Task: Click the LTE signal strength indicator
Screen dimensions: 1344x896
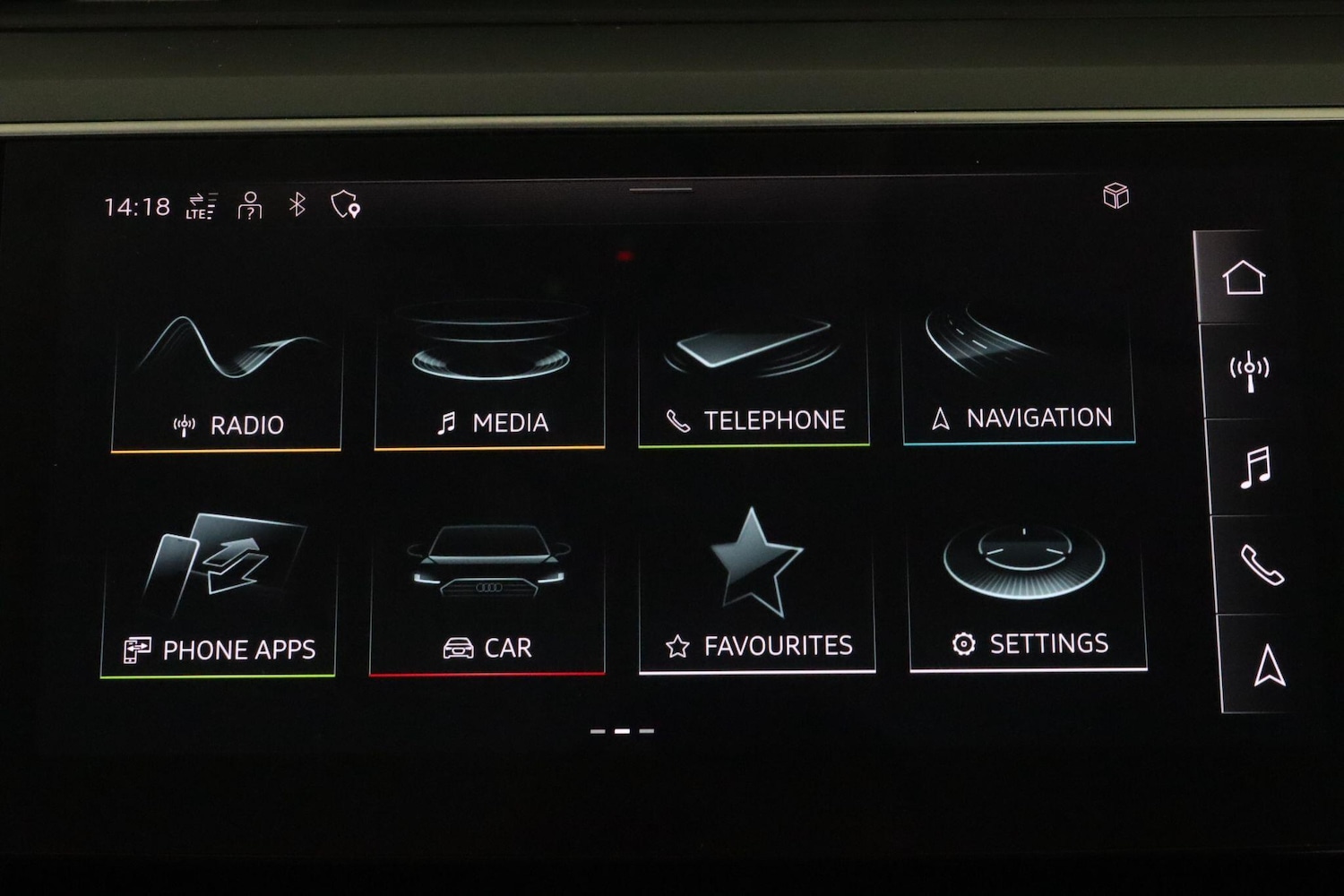Action: tap(201, 205)
